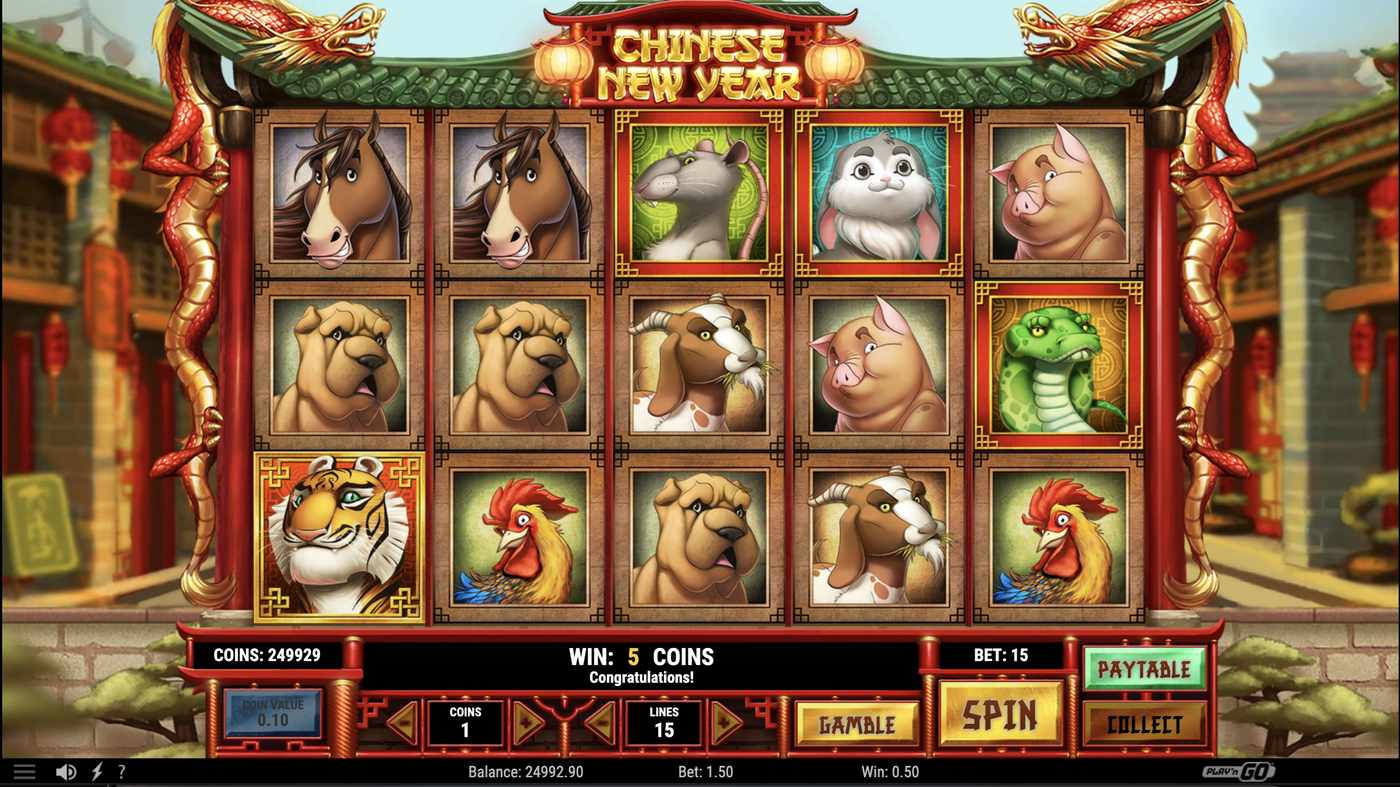Open the PAYTABLE
Image resolution: width=1400 pixels, height=787 pixels.
[1146, 668]
